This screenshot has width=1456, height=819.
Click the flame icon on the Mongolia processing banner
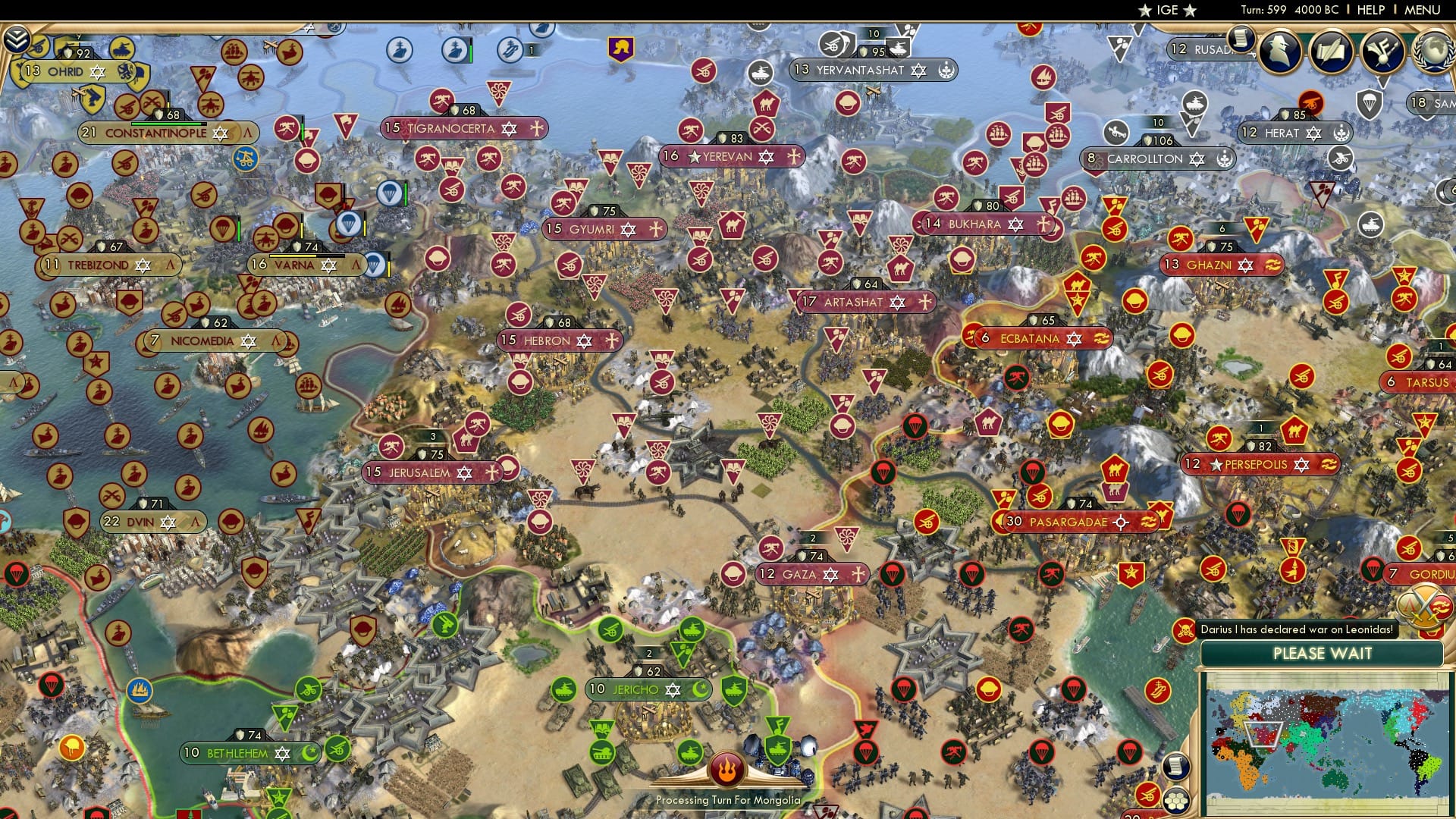click(727, 771)
